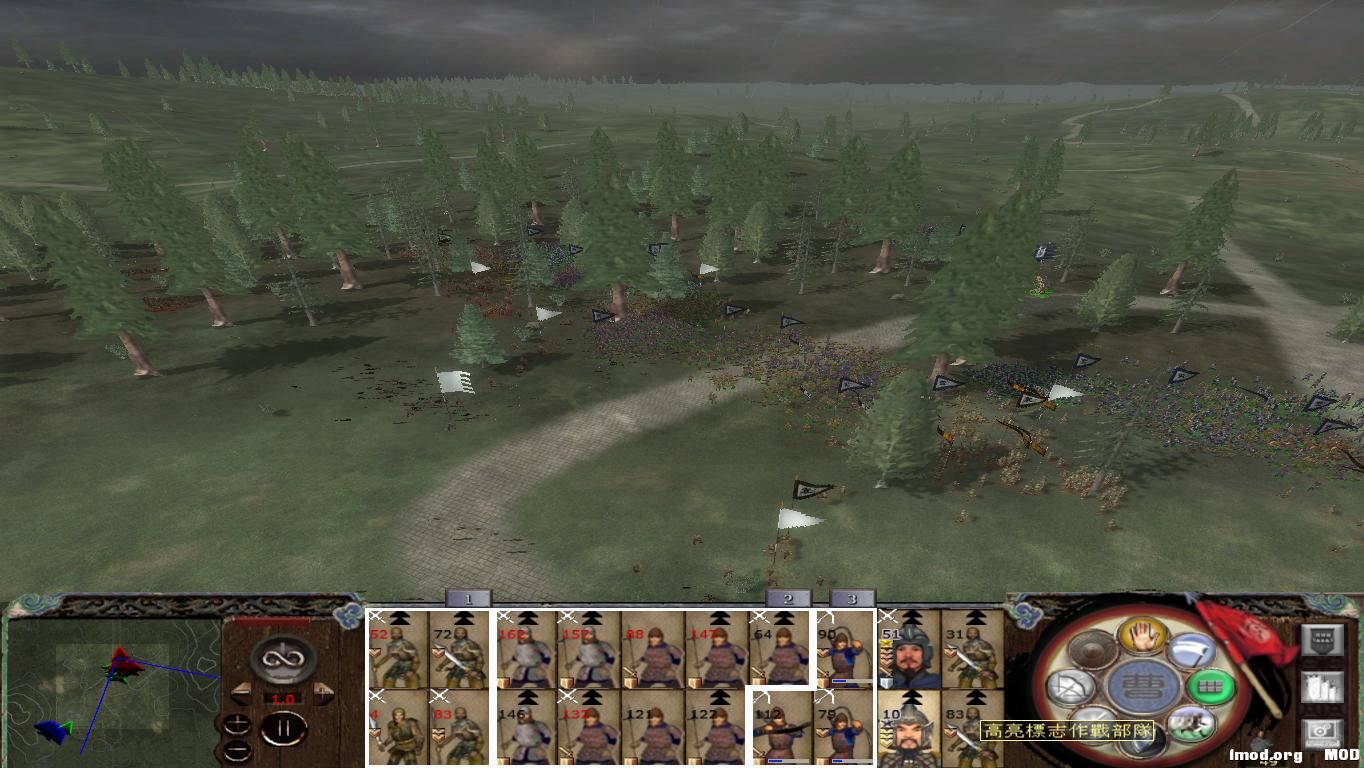Click the plus zoom button beside the minimap
1364x768 pixels.
point(237,724)
